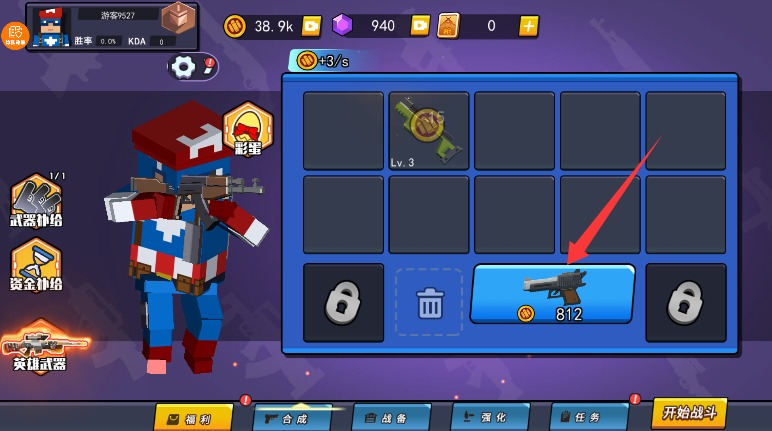The image size is (772, 431).
Task: Buy a pistol for 812 coins
Action: (x=552, y=294)
